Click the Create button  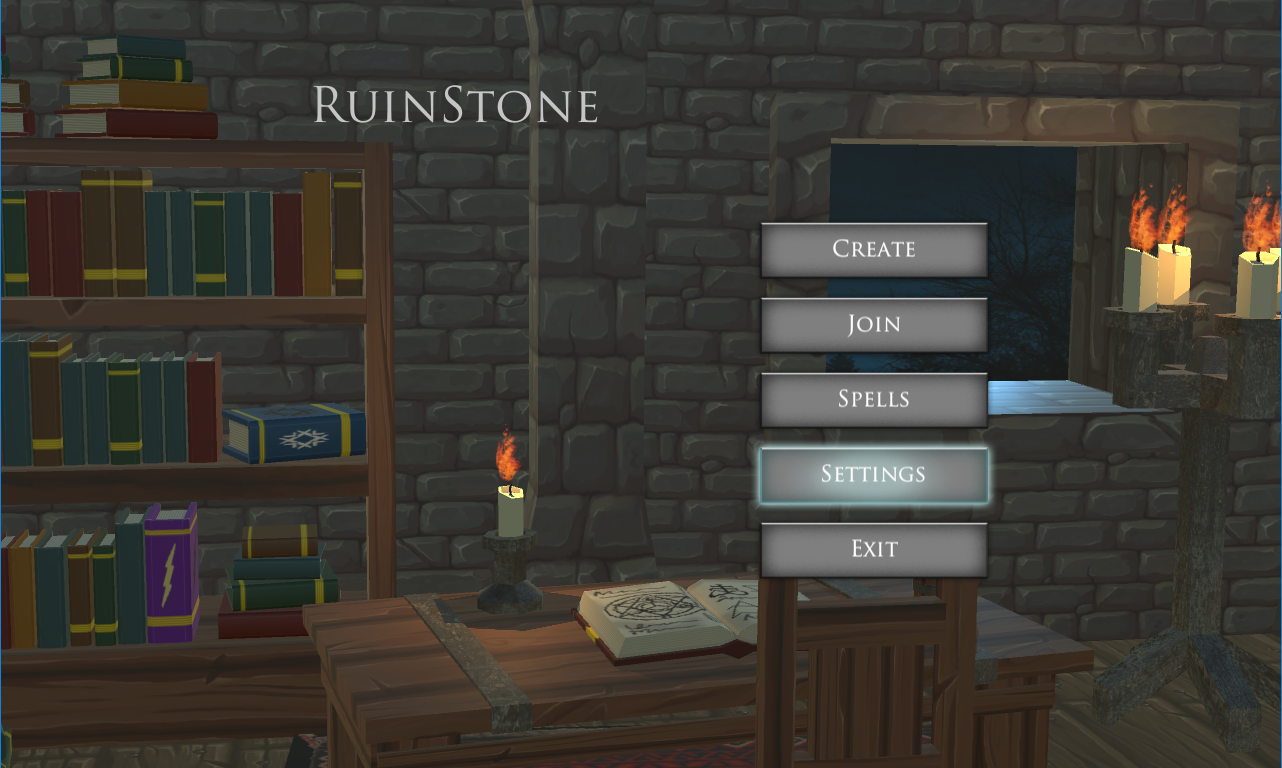874,249
